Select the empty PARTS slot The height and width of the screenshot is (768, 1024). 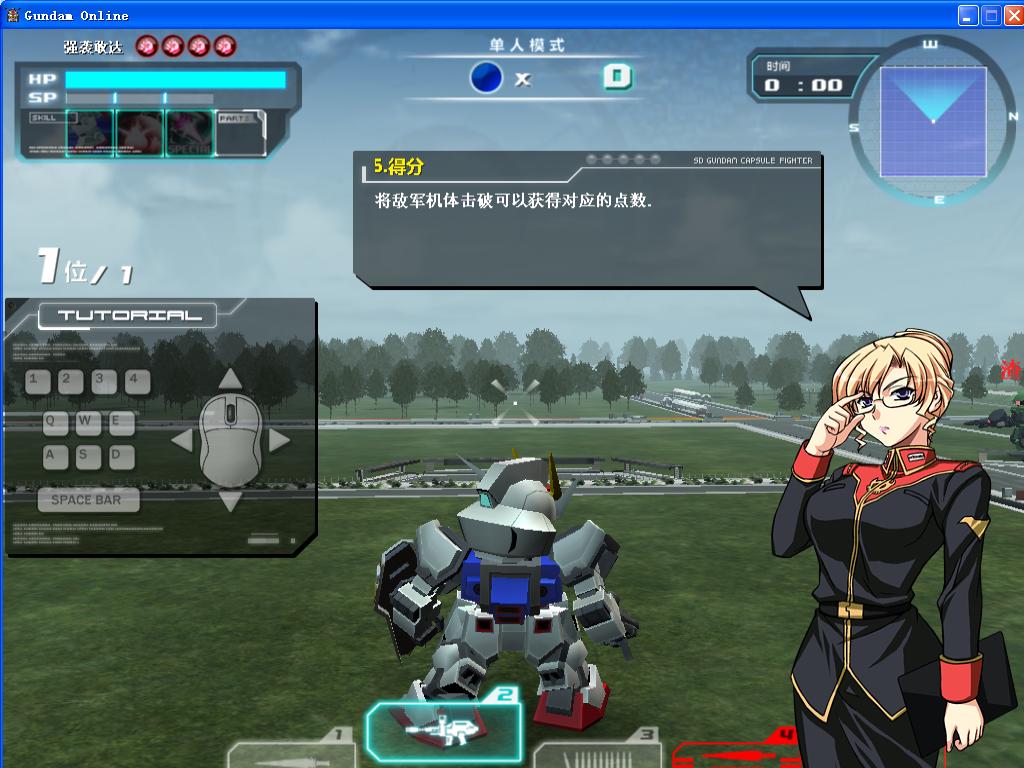pyautogui.click(x=240, y=134)
